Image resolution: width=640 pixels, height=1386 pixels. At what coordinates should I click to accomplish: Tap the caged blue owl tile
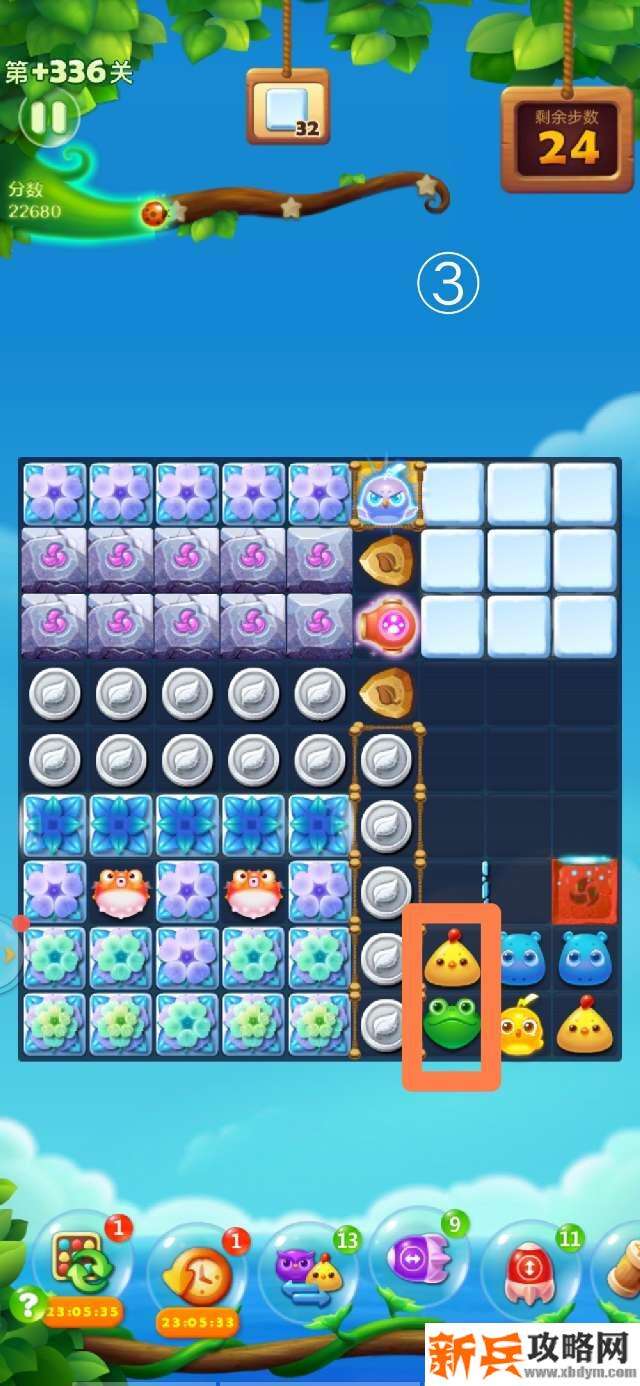click(x=385, y=495)
